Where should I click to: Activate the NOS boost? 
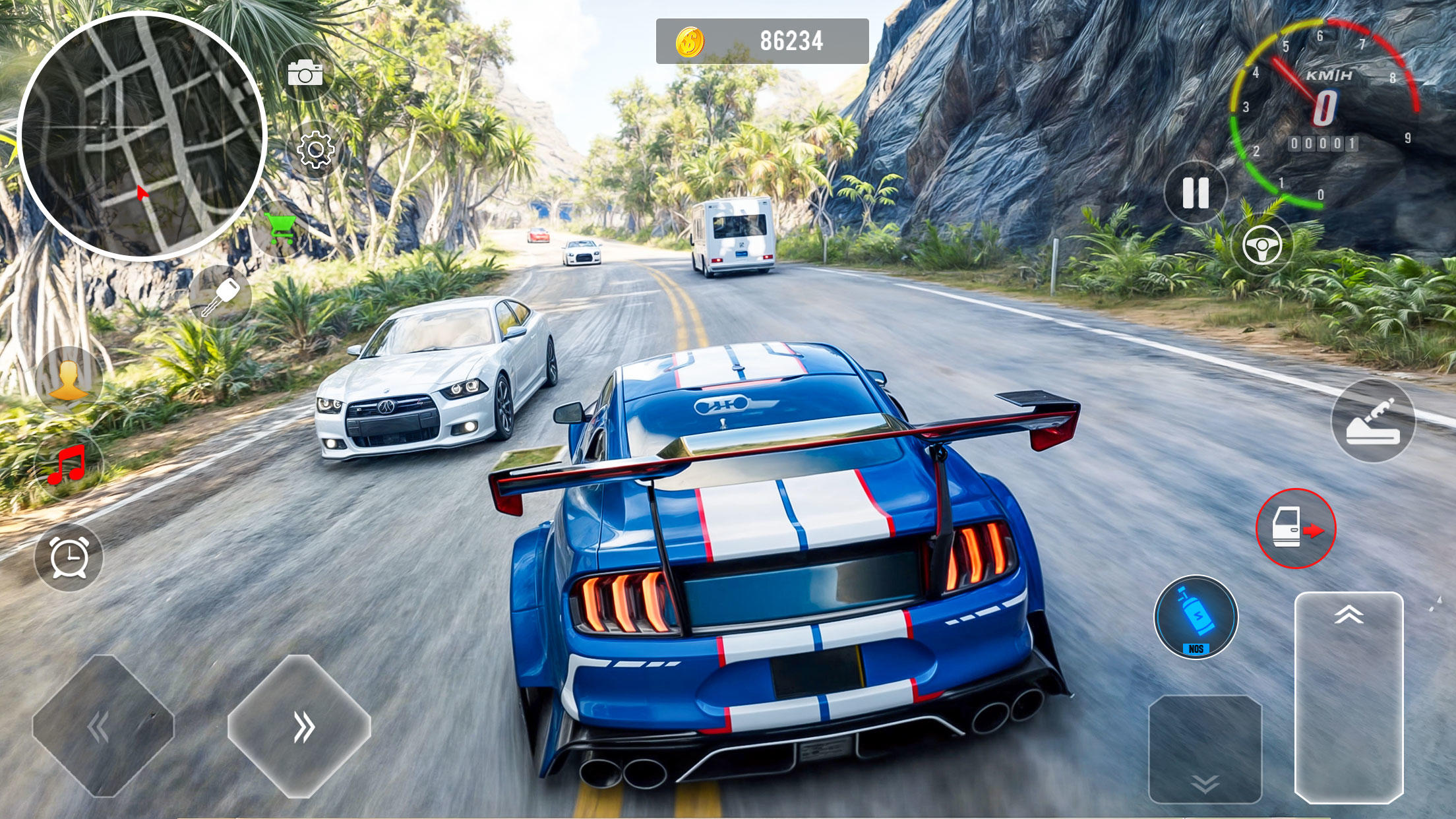[1196, 617]
